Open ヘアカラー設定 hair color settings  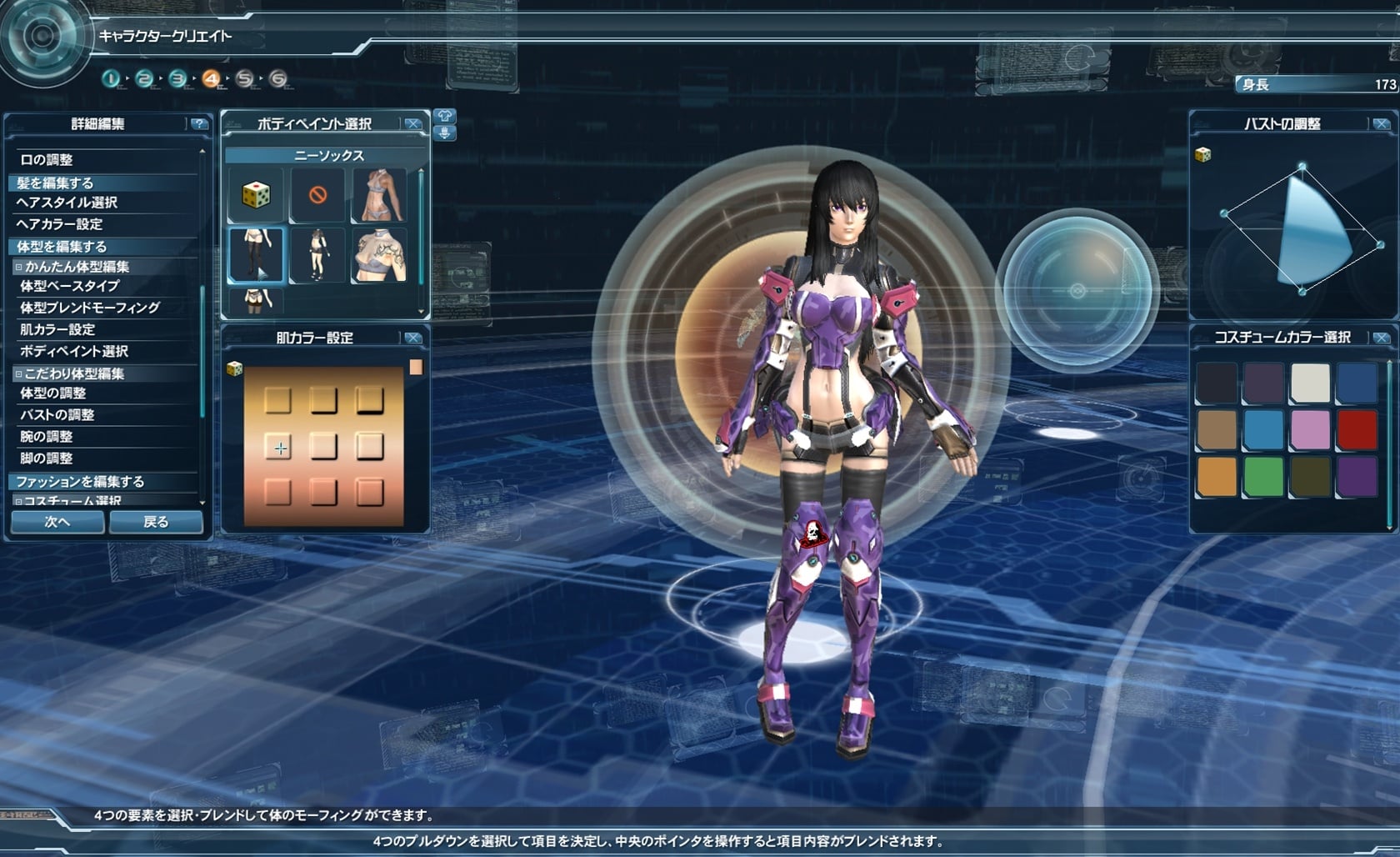click(x=59, y=224)
